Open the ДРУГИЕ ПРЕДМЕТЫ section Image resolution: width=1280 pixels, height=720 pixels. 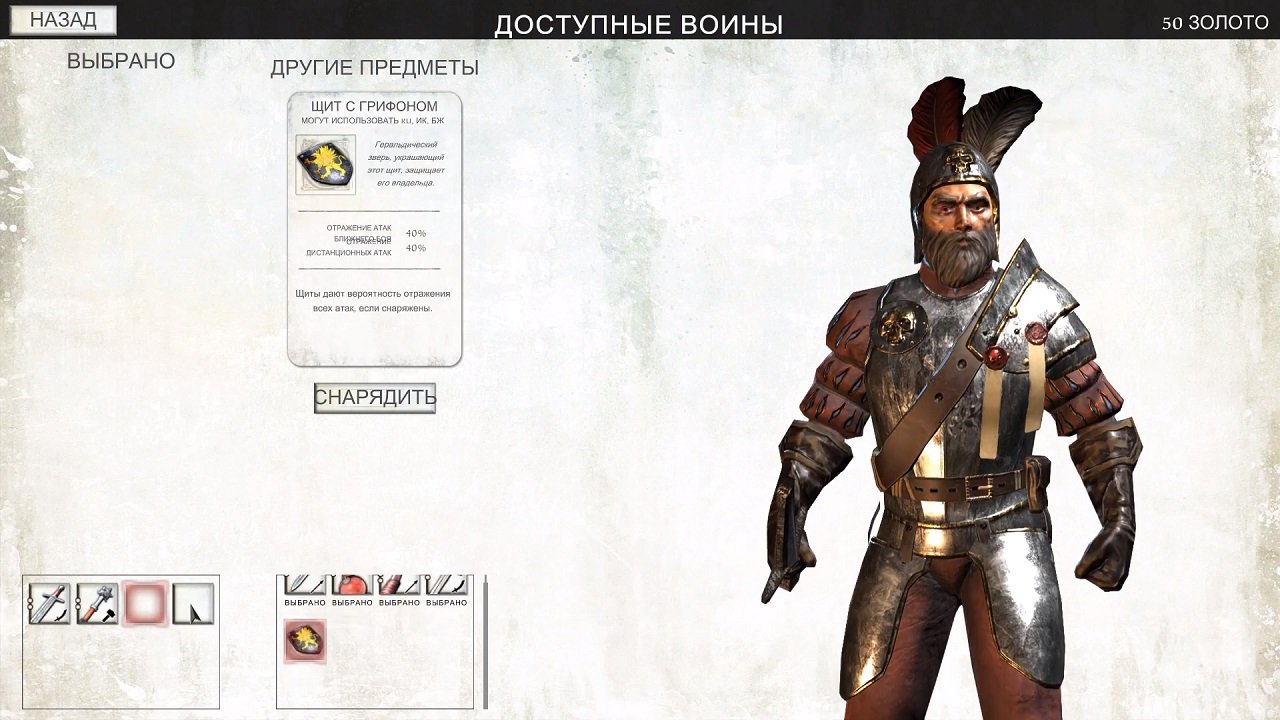pyautogui.click(x=374, y=68)
